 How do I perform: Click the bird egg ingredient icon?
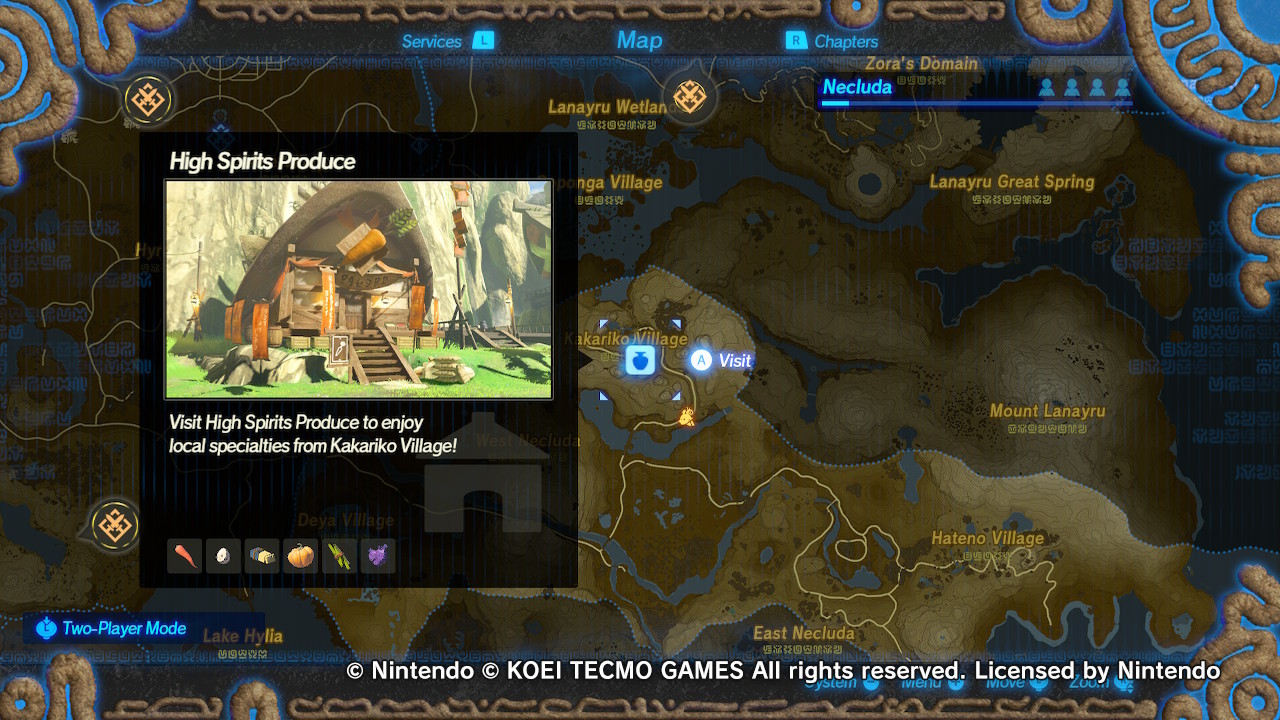222,555
